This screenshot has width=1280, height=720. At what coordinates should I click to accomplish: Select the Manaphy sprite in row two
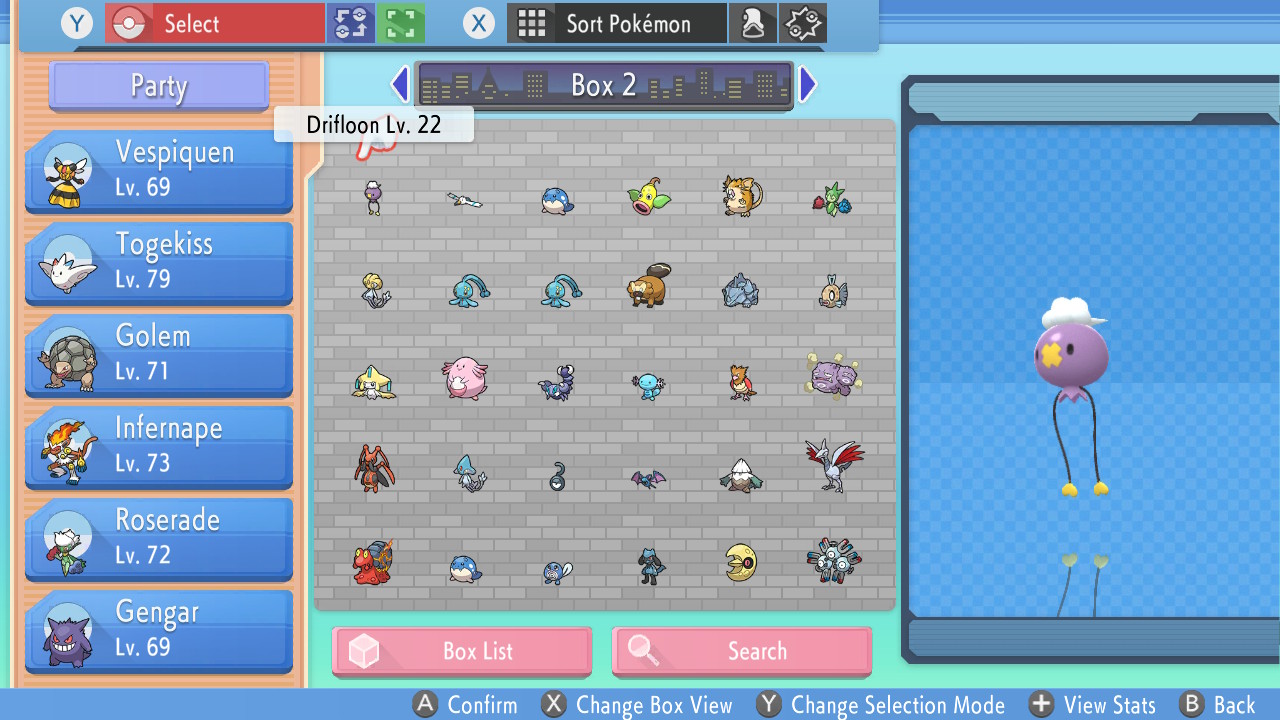pos(466,290)
